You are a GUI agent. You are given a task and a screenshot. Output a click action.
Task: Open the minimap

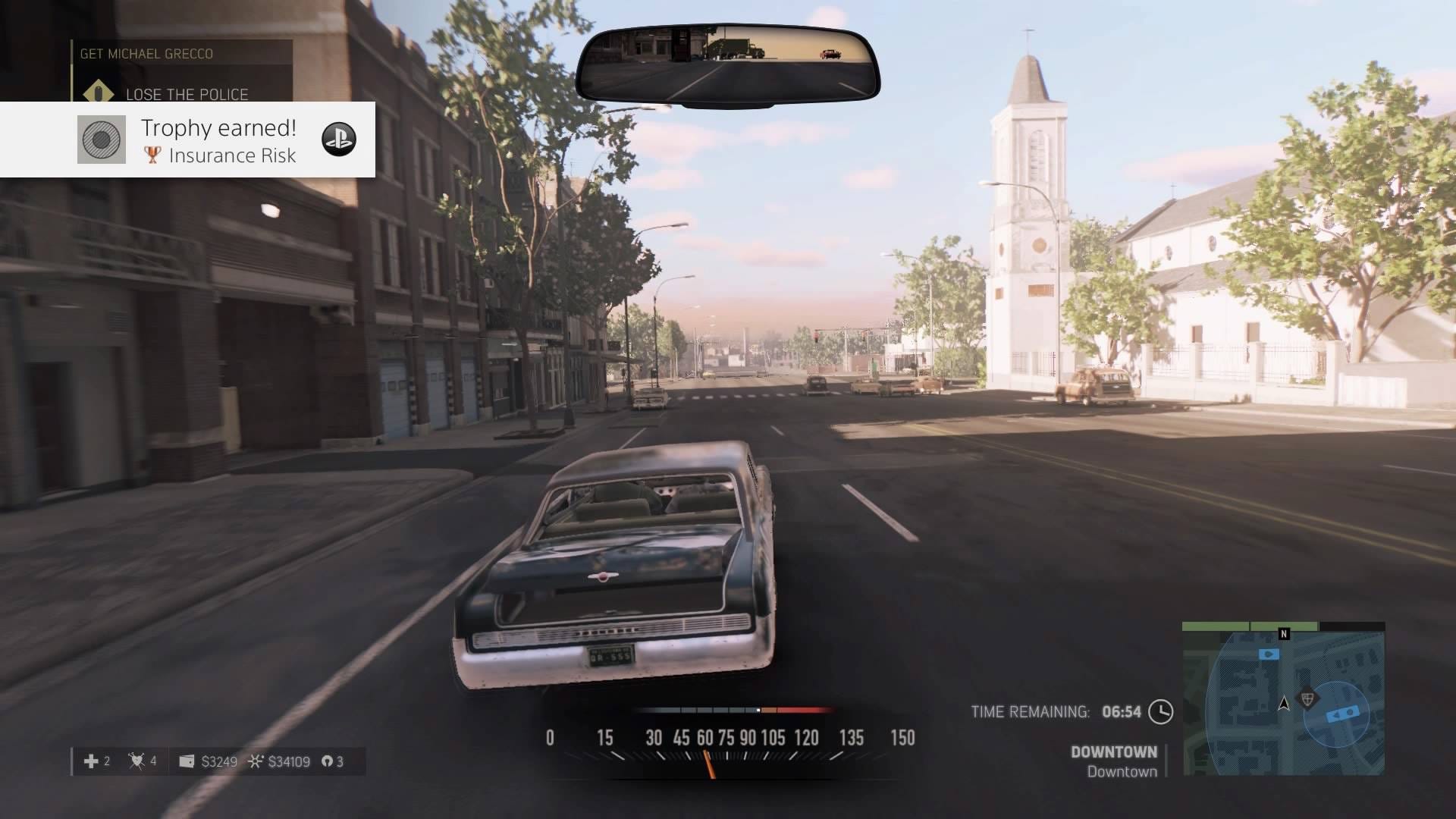pyautogui.click(x=1283, y=699)
